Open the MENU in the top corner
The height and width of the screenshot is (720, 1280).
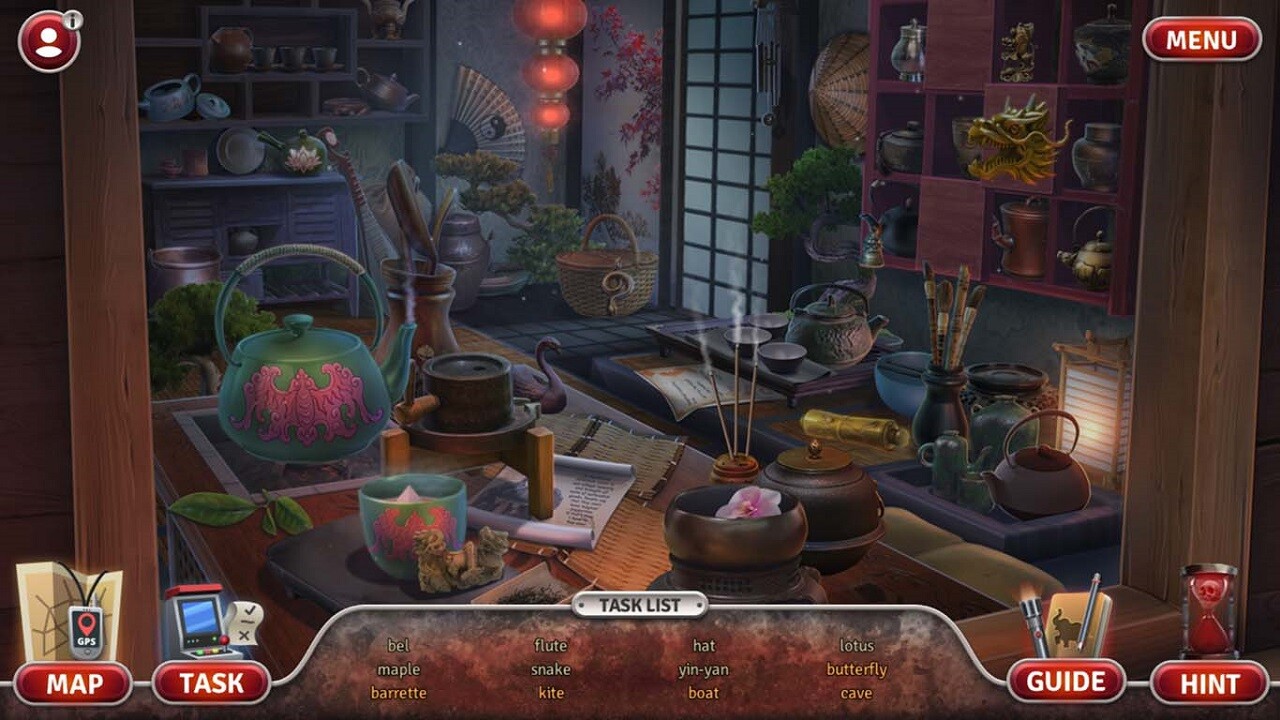click(x=1201, y=40)
